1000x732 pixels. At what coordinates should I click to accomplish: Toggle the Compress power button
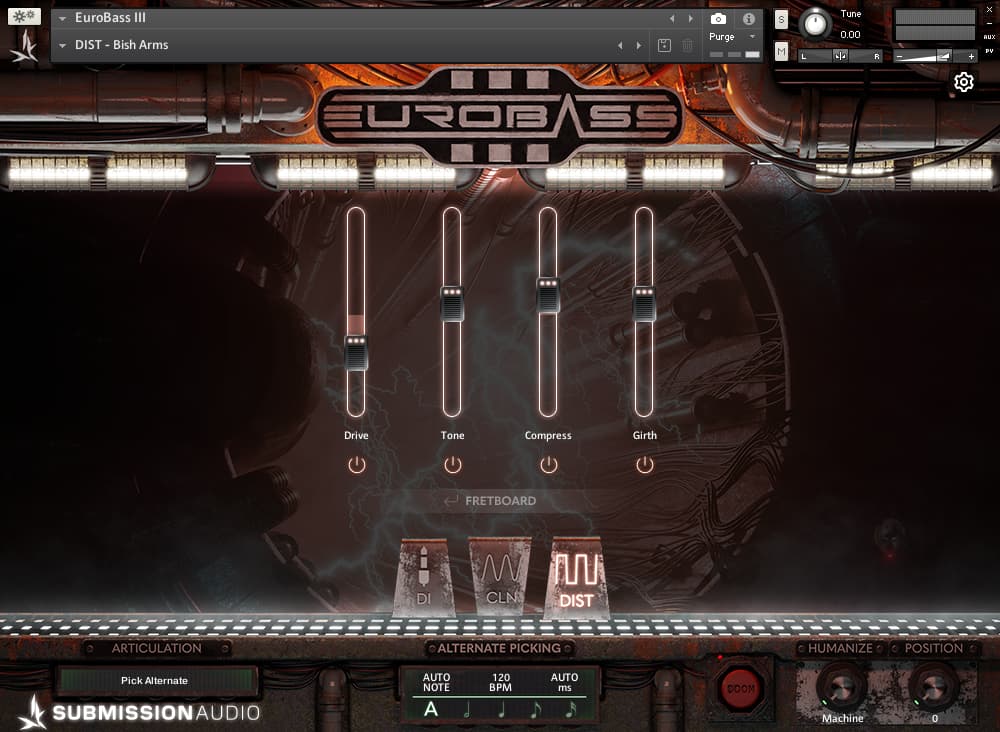click(548, 465)
